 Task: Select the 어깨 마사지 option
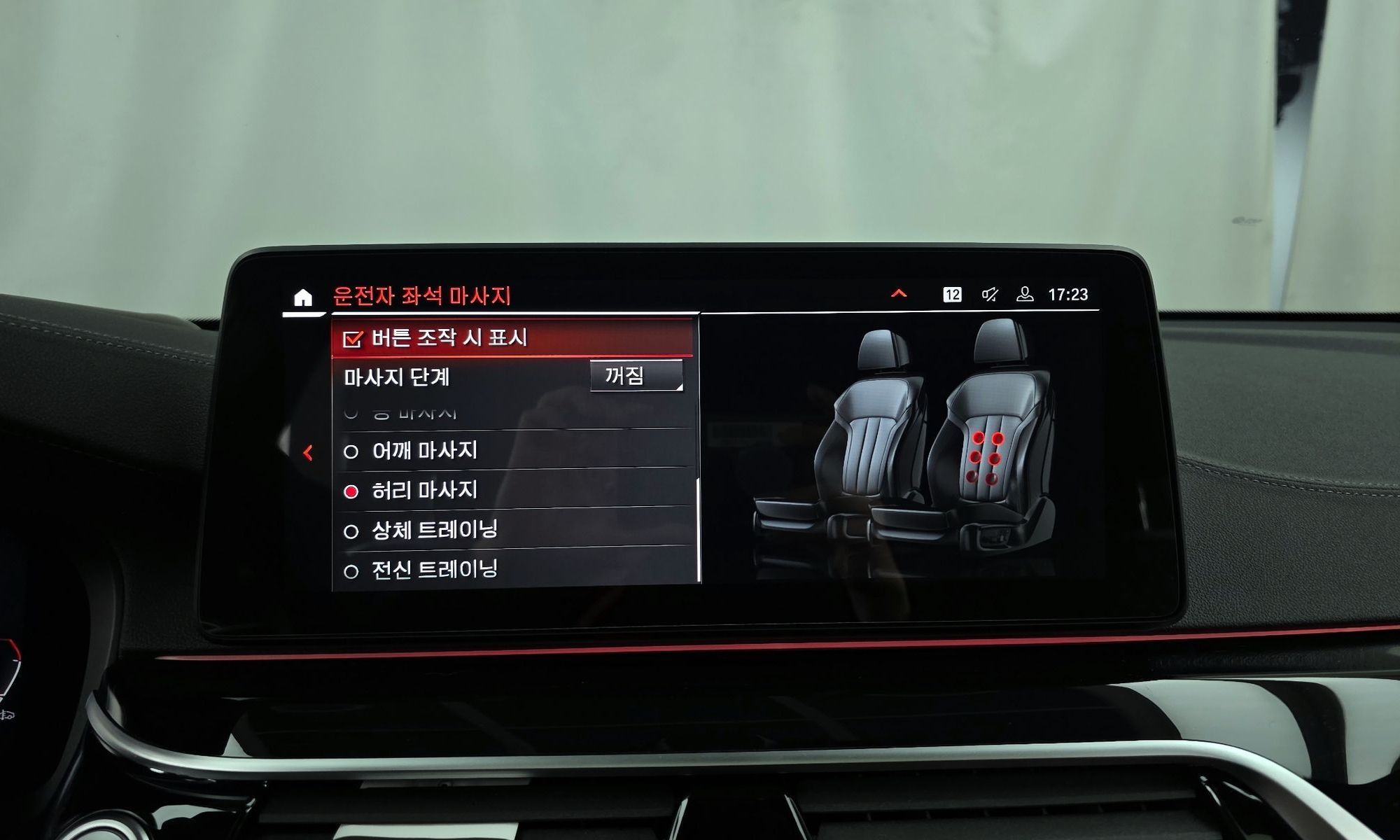423,451
